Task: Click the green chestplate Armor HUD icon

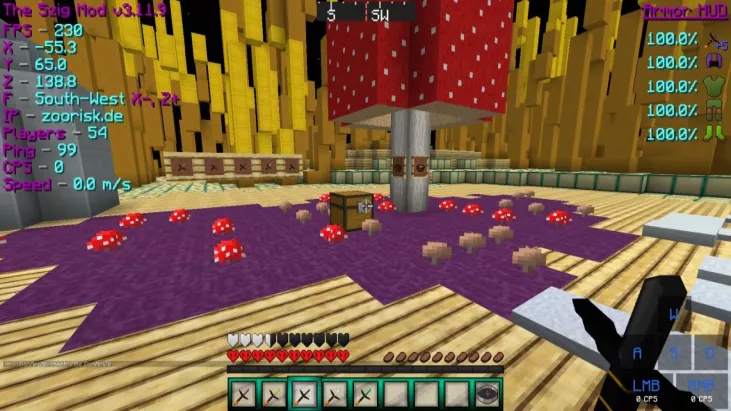Action: point(715,86)
